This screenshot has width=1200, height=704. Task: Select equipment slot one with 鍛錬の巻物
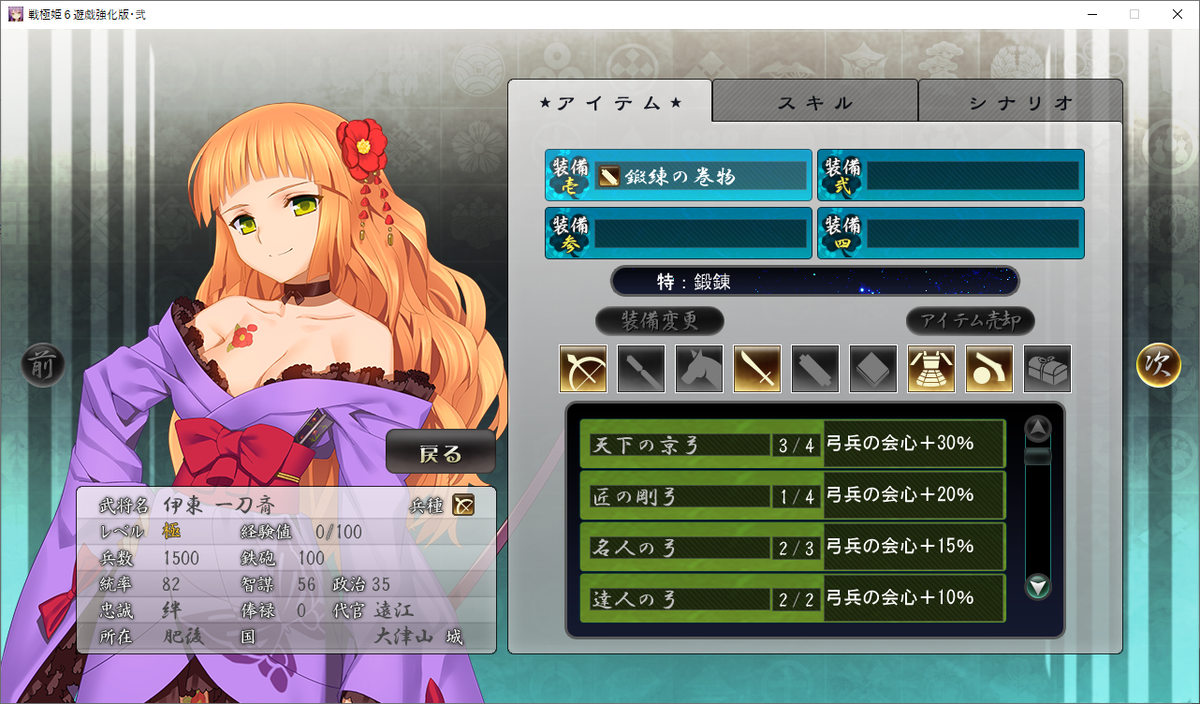coord(679,176)
